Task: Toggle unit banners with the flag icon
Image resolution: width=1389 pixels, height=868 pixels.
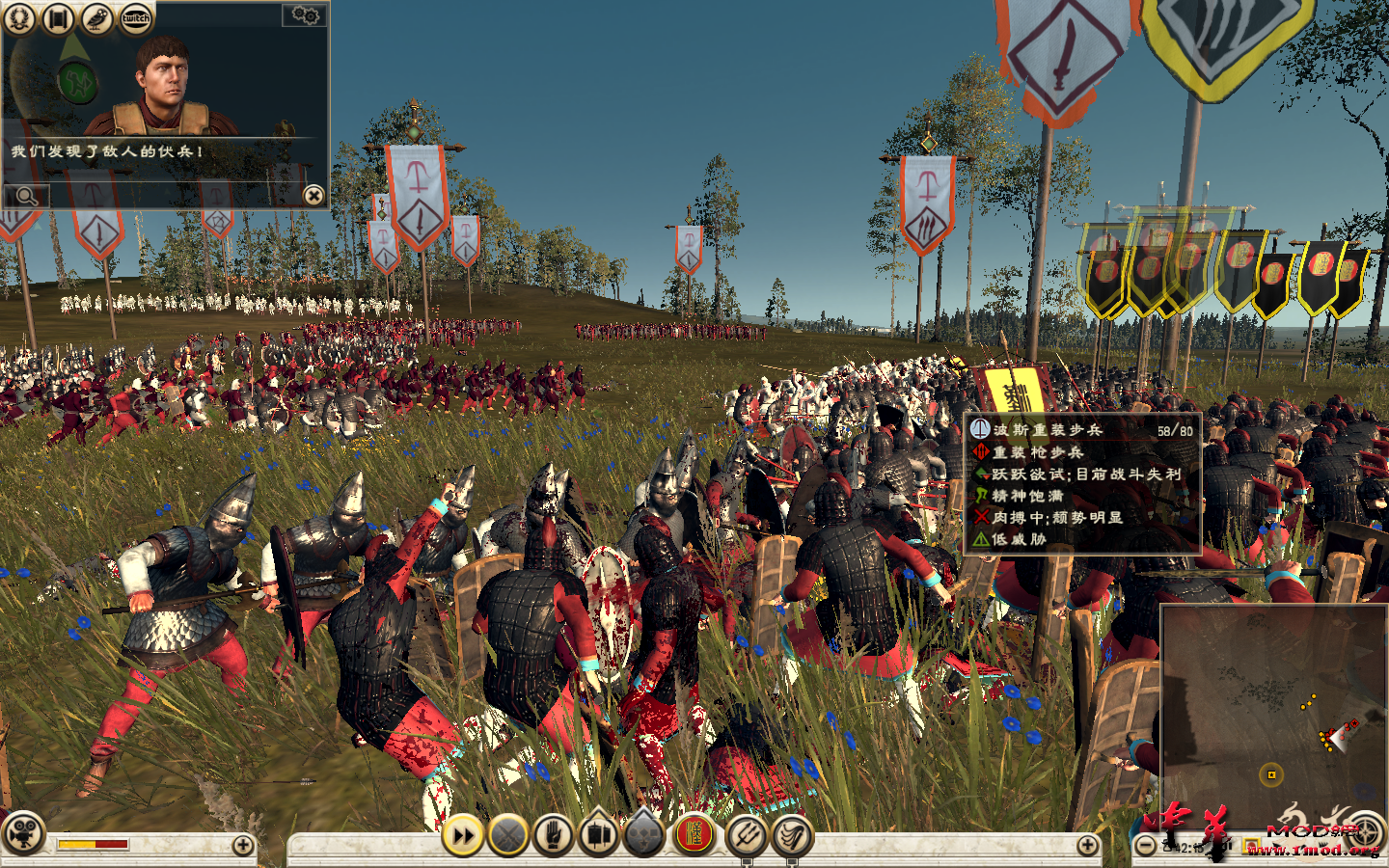Action: 598,835
